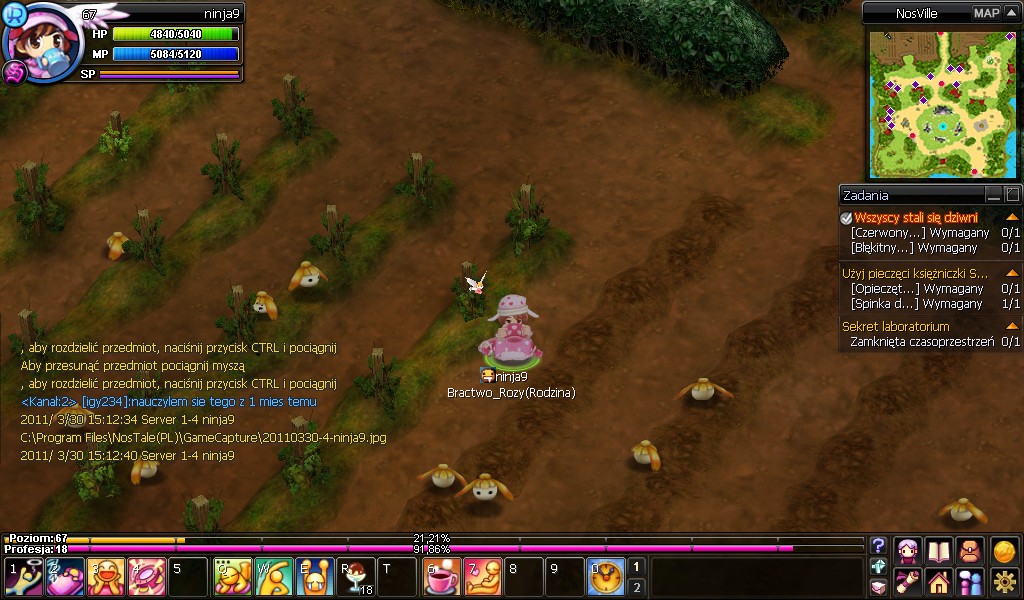This screenshot has width=1024, height=600.
Task: Open the gold coin shop icon
Action: point(1004,550)
